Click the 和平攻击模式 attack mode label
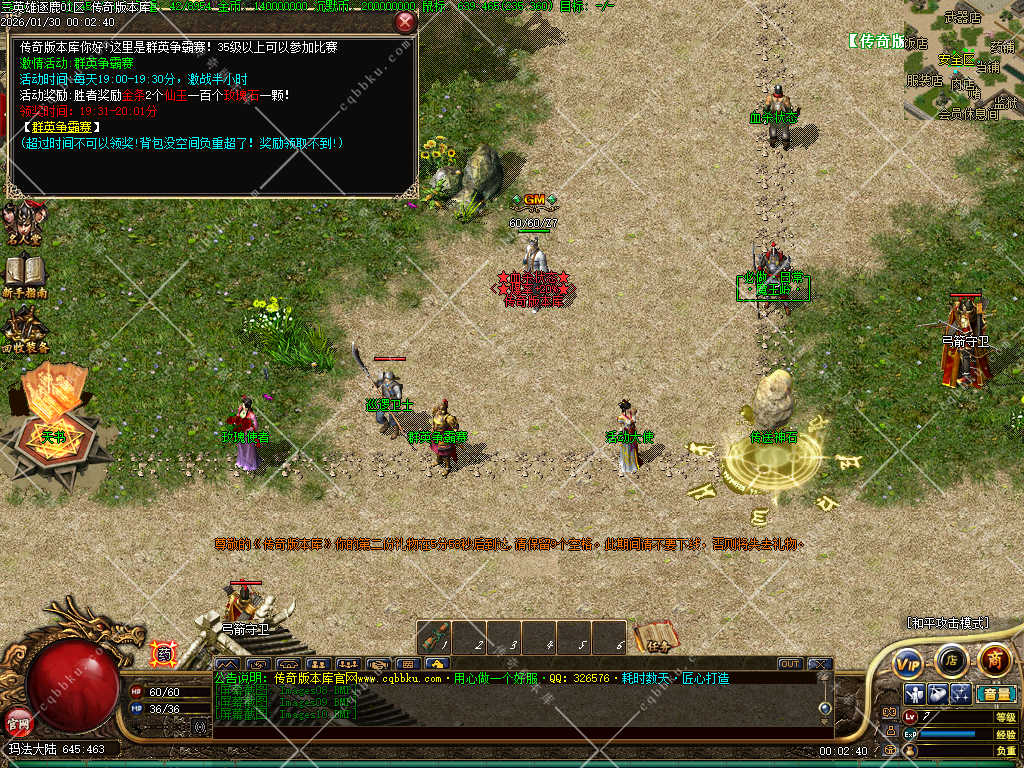This screenshot has width=1024, height=768. [947, 623]
